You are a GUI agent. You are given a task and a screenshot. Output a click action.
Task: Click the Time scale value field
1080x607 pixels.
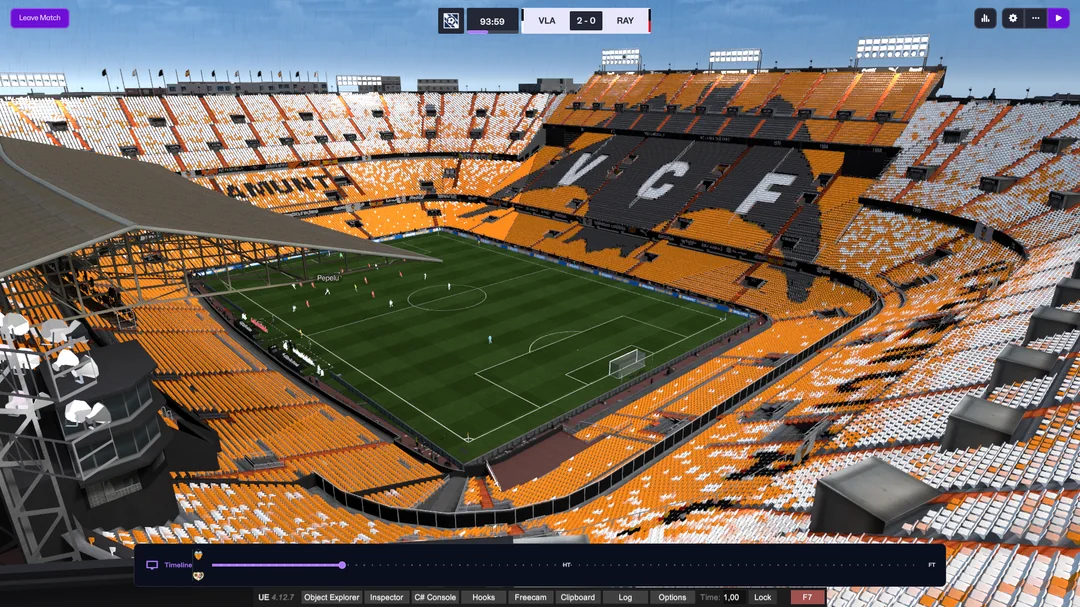point(731,597)
